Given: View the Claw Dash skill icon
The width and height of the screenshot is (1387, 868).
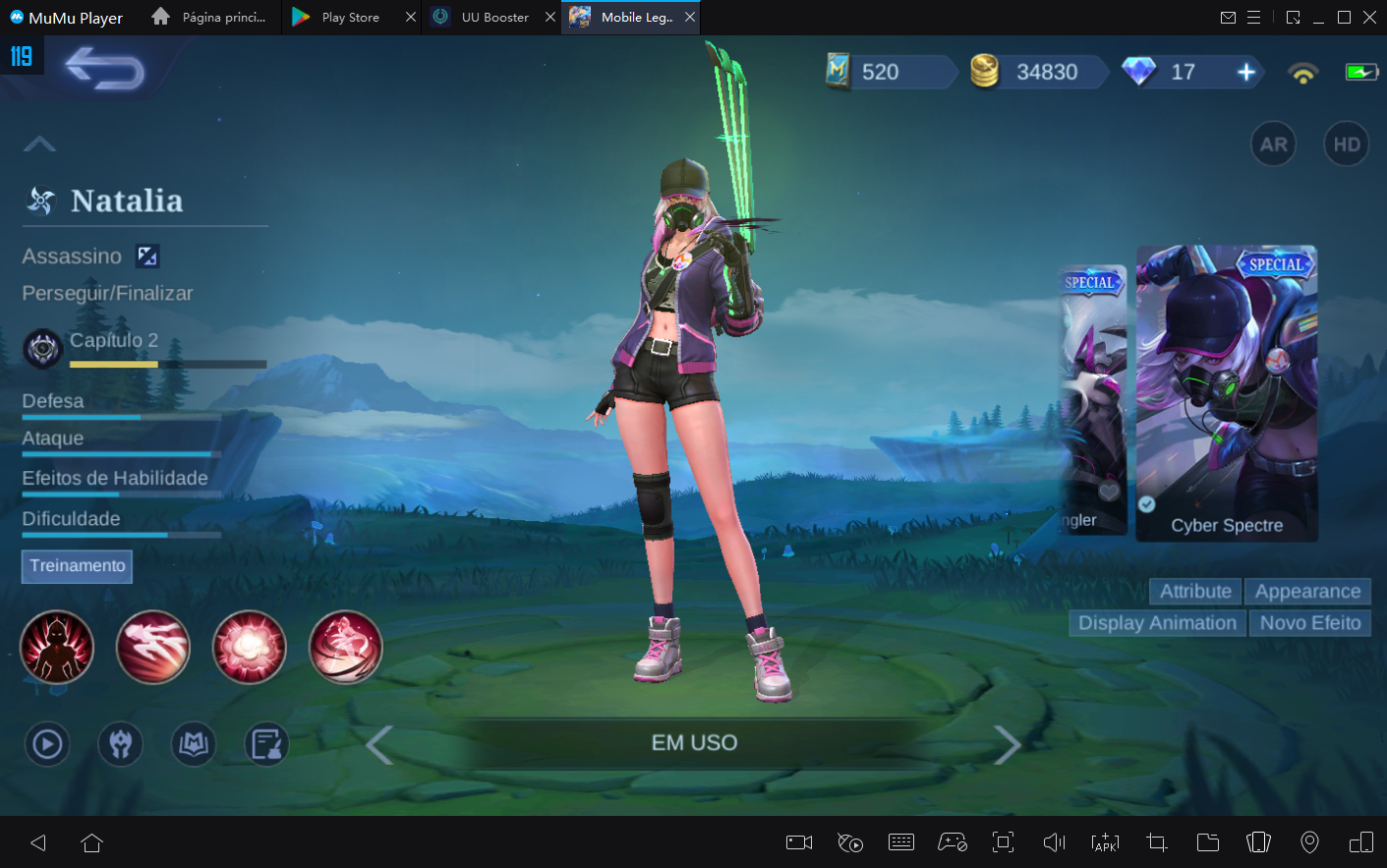Looking at the screenshot, I should tap(152, 647).
